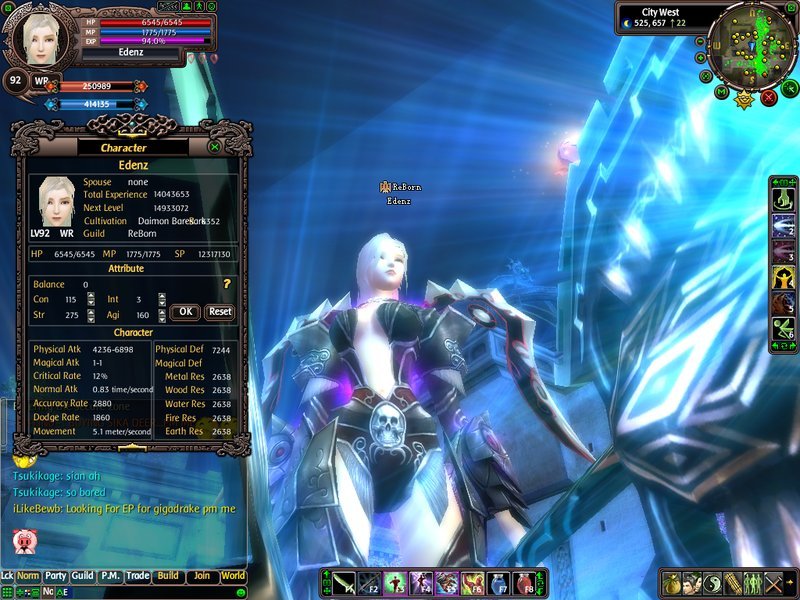Open the P.M. chat tab
Screen dimensions: 800x600
click(110, 576)
